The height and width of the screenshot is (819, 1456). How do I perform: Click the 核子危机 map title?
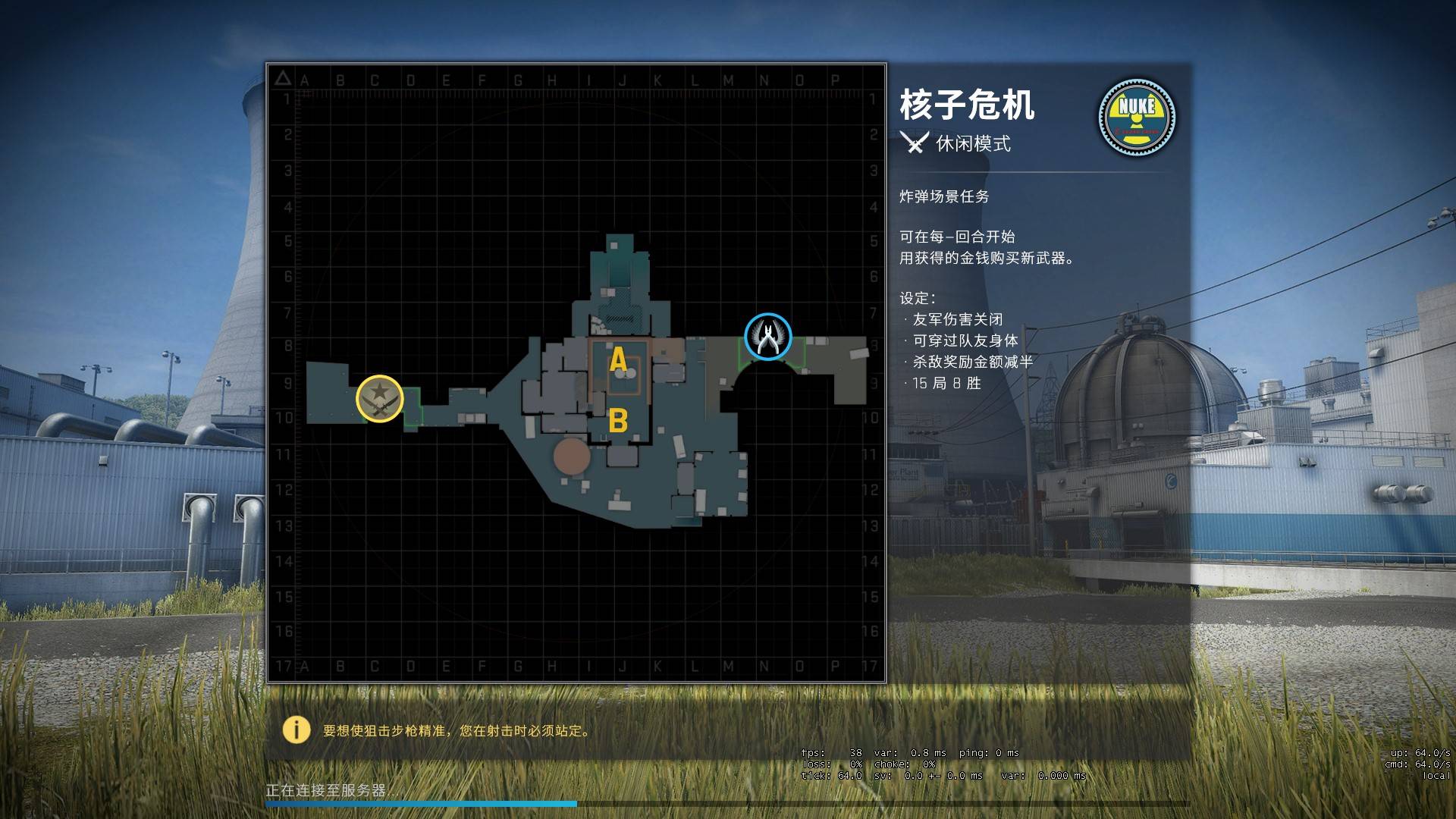pos(967,106)
